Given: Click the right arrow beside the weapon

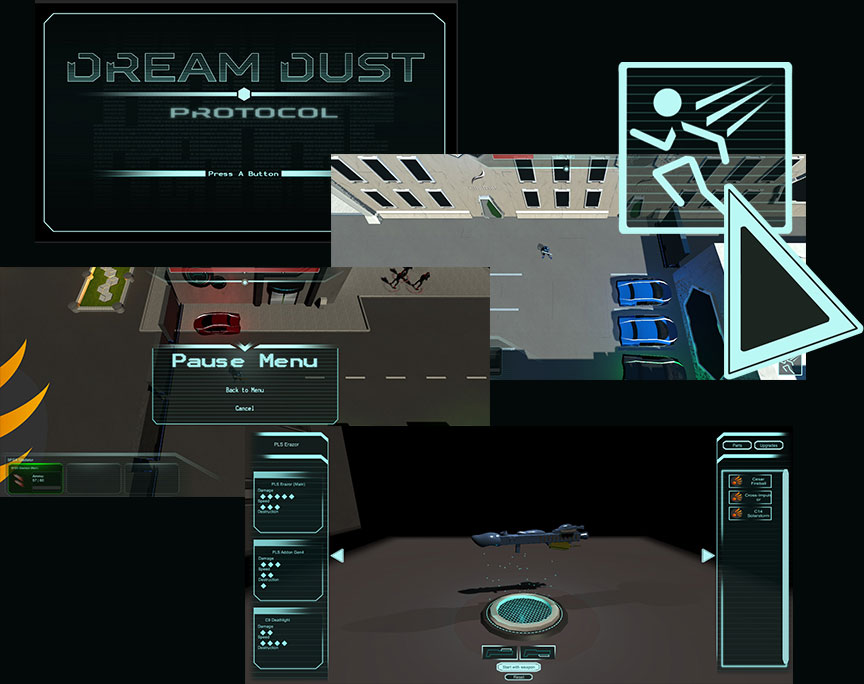Looking at the screenshot, I should [x=708, y=556].
